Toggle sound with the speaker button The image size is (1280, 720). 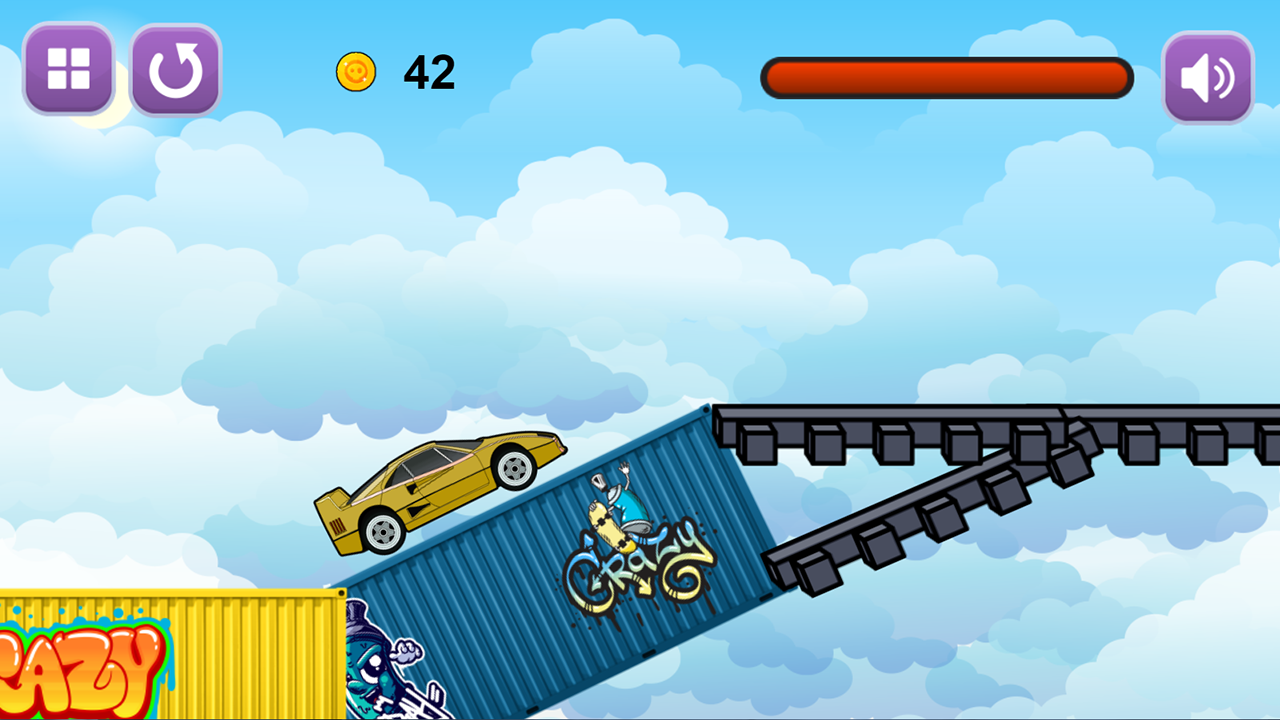pos(1207,78)
